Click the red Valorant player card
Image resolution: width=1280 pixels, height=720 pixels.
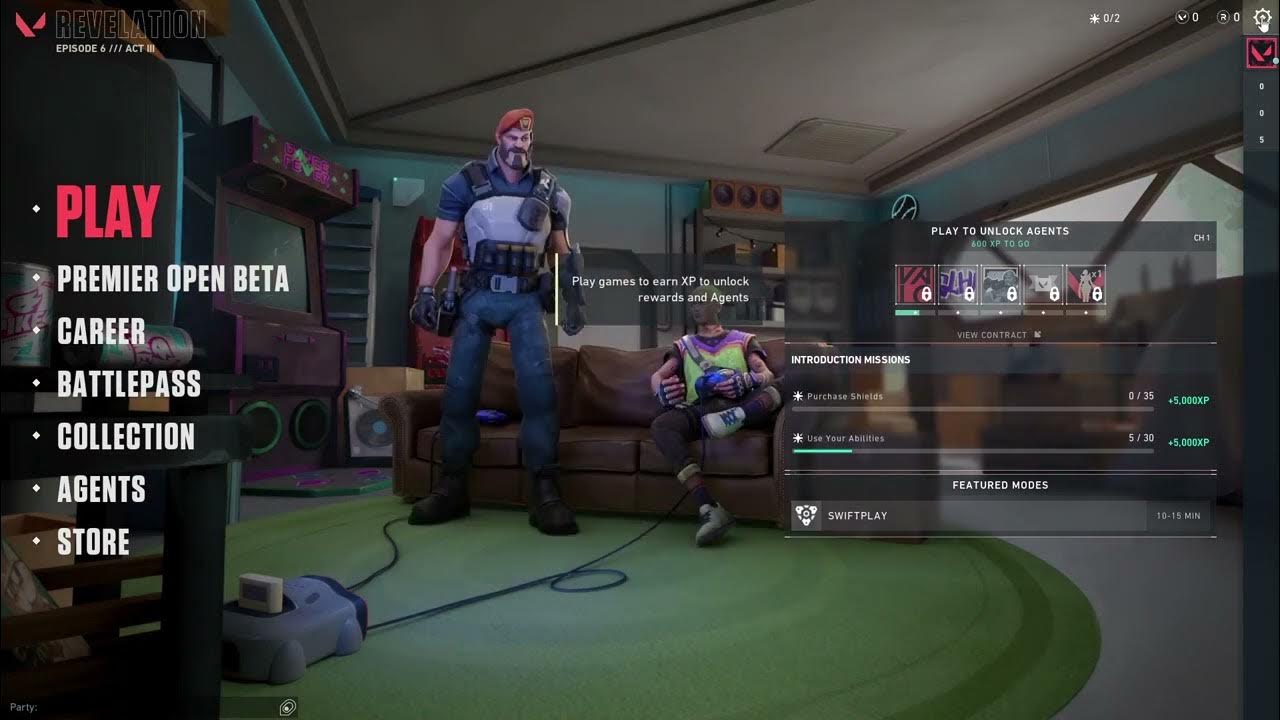point(1261,53)
